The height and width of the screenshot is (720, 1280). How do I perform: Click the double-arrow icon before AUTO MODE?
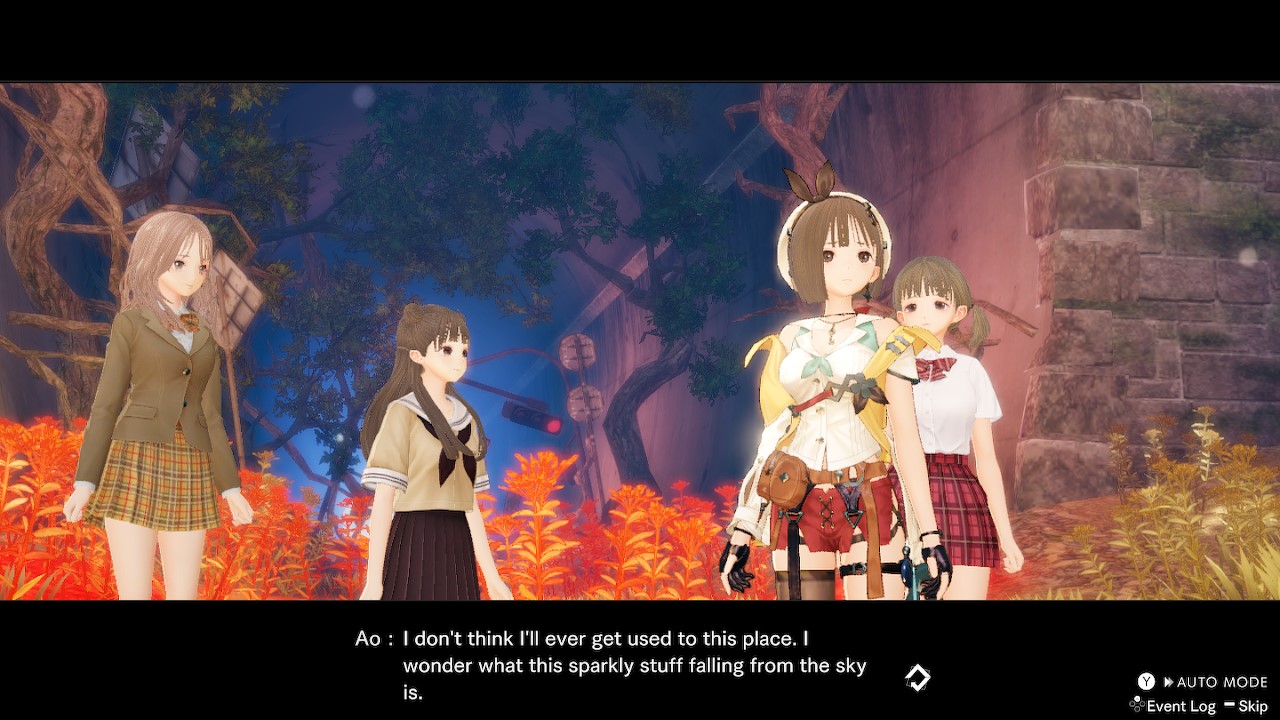[1168, 681]
